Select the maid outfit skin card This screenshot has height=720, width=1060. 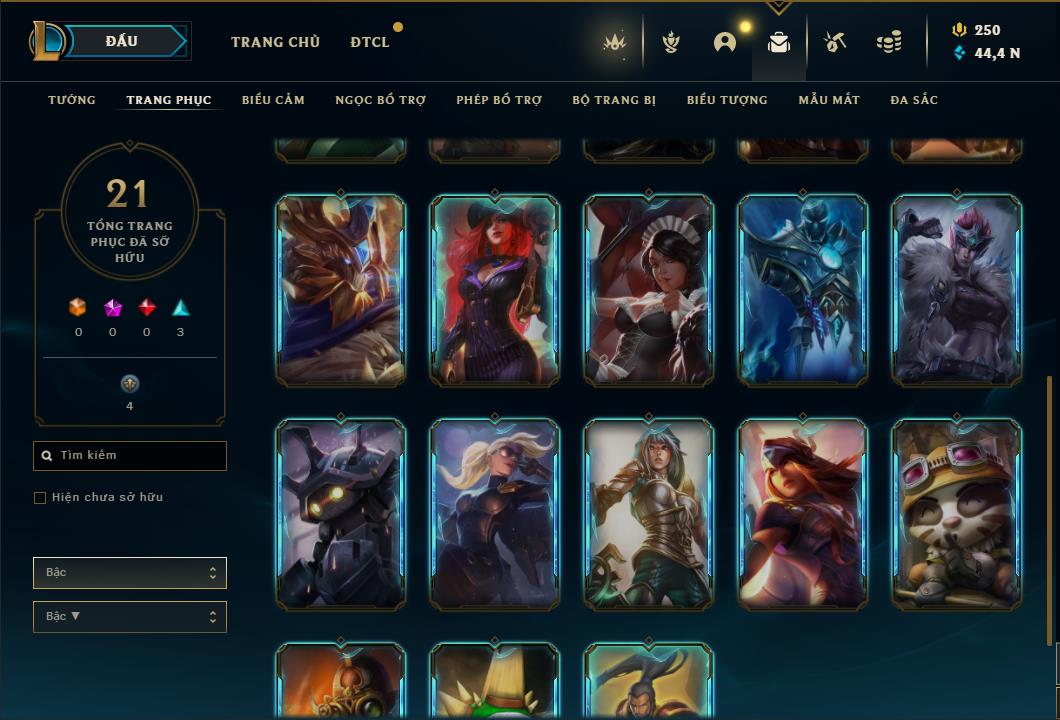[x=649, y=290]
